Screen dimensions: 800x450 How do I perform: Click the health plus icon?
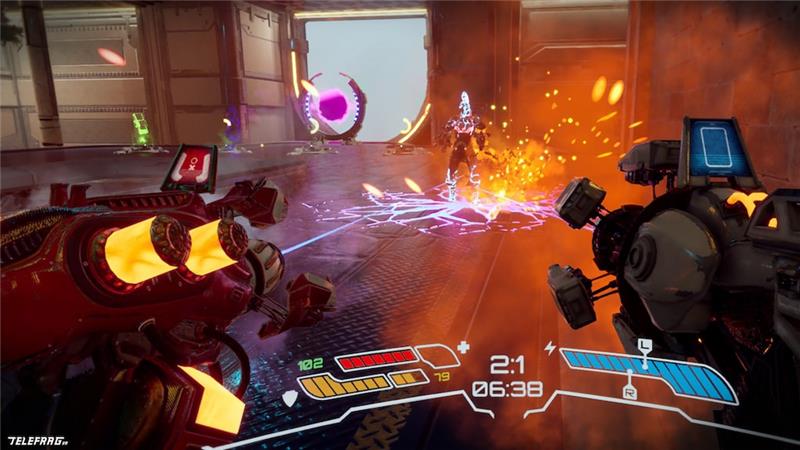pyautogui.click(x=462, y=348)
